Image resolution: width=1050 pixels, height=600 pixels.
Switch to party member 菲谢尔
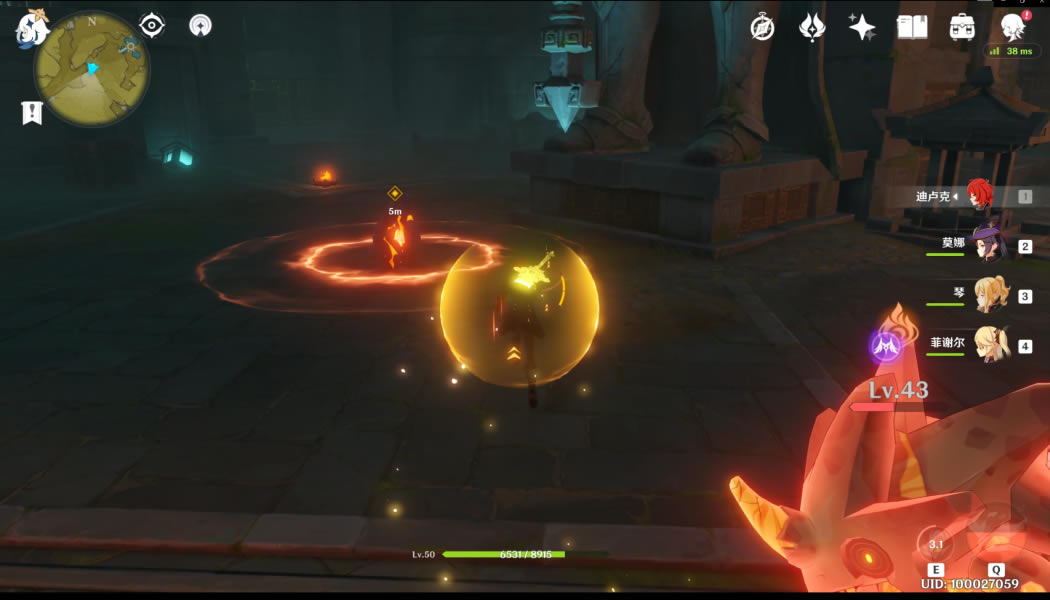(990, 345)
